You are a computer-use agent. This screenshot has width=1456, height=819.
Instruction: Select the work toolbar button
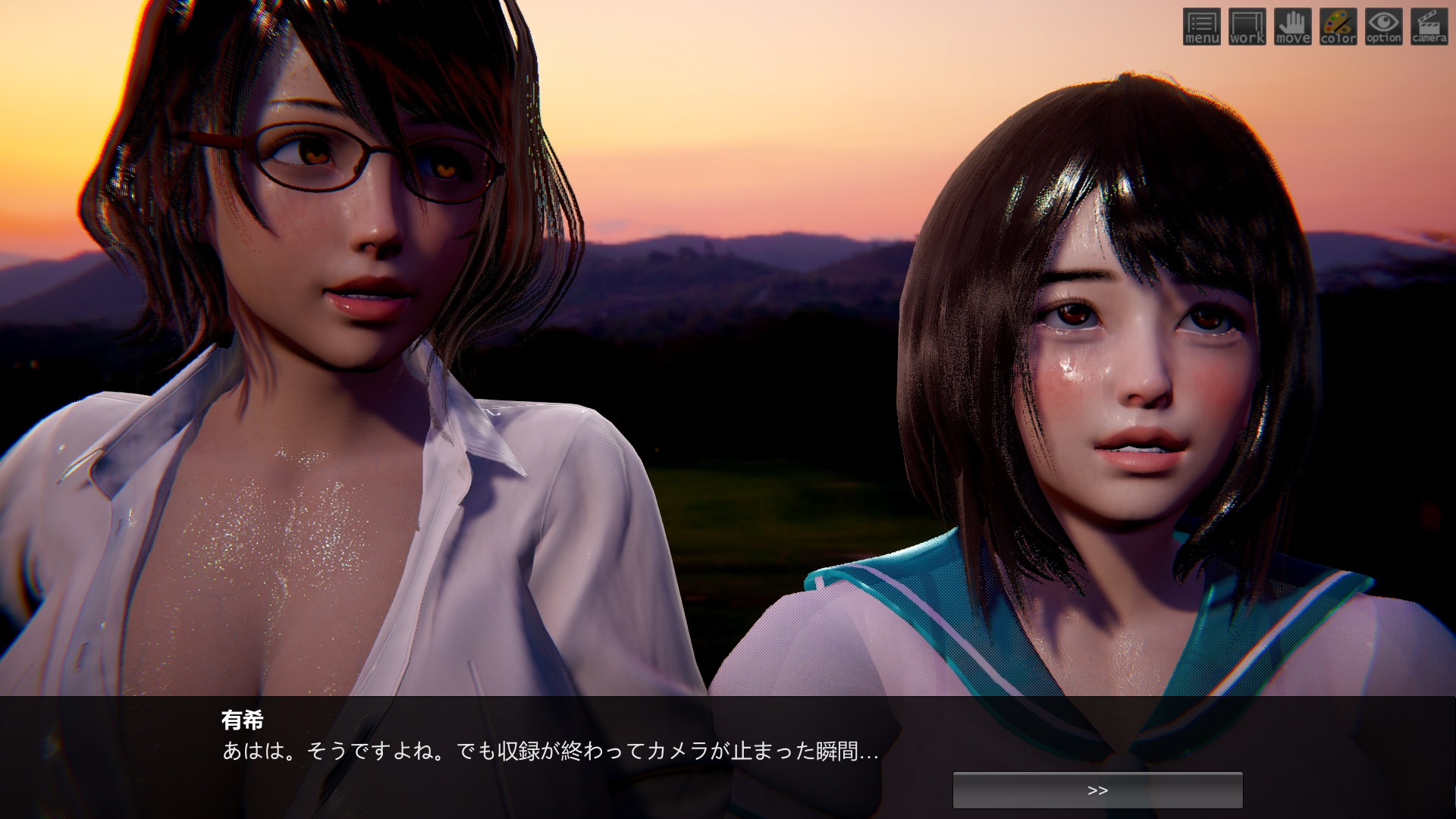click(1247, 27)
